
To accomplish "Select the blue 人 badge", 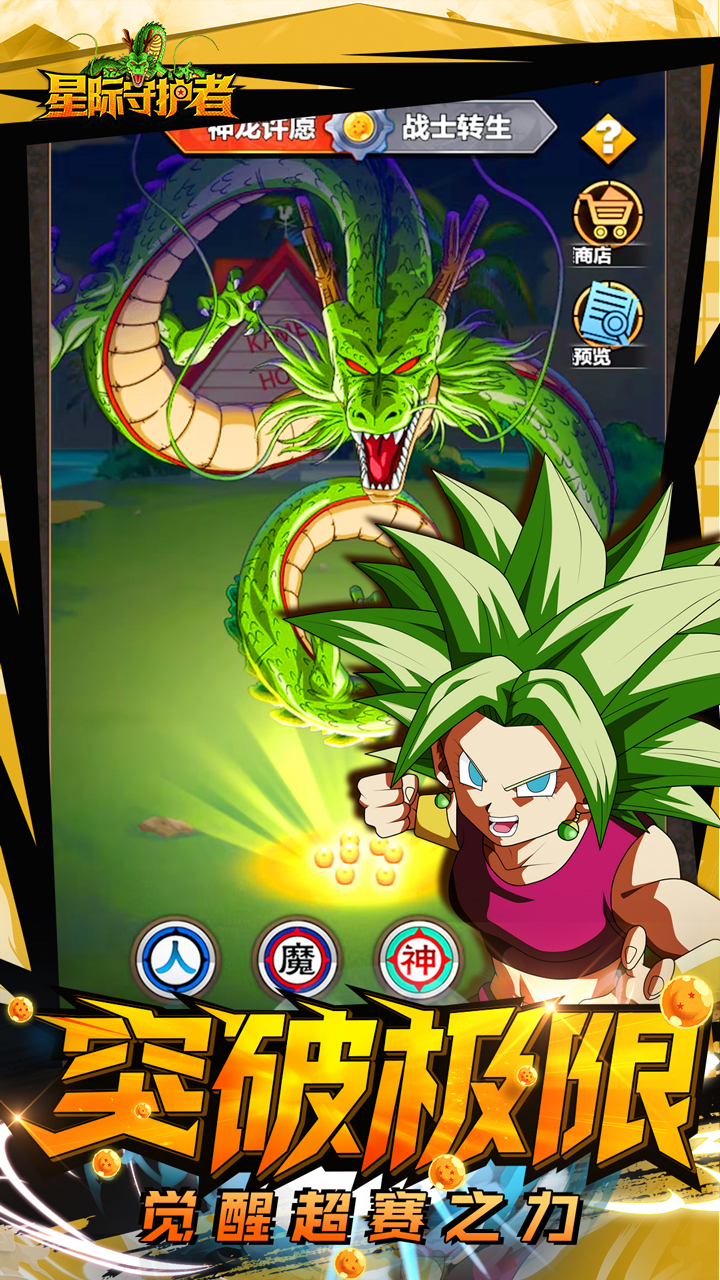I will click(175, 960).
